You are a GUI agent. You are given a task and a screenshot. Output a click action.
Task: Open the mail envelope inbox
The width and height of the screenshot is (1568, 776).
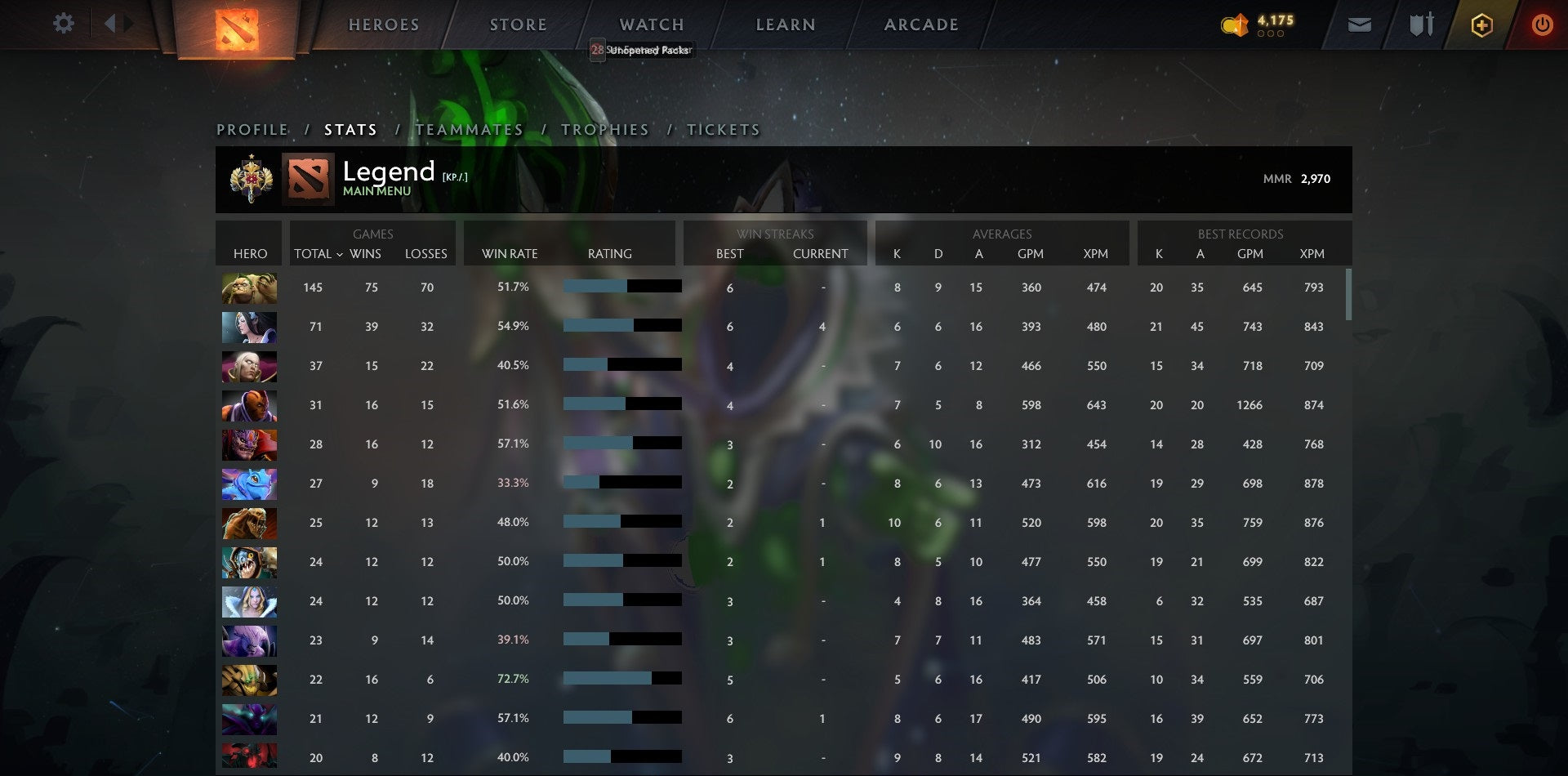point(1359,24)
